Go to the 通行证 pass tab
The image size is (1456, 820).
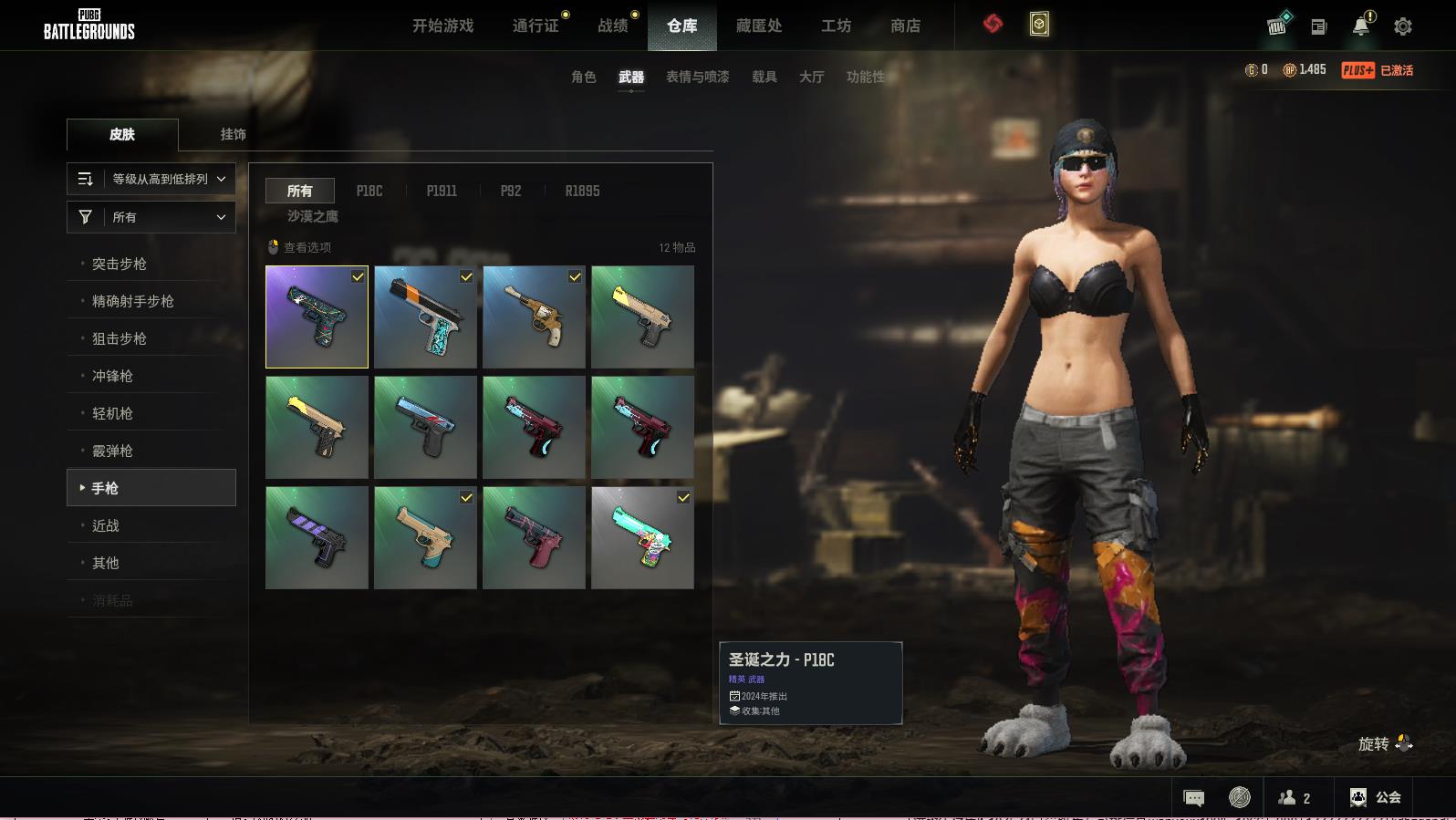pyautogui.click(x=536, y=26)
